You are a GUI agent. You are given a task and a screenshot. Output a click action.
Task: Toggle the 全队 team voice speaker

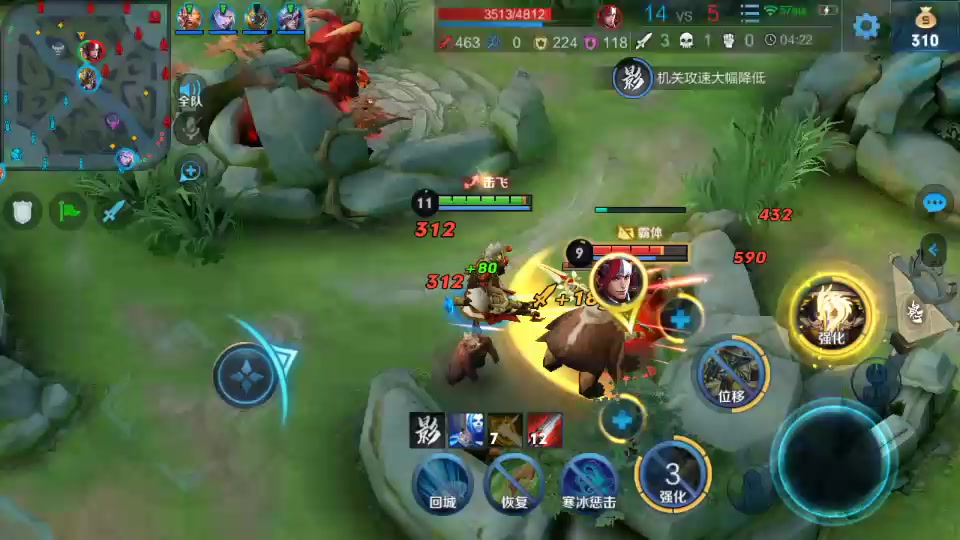coord(190,92)
